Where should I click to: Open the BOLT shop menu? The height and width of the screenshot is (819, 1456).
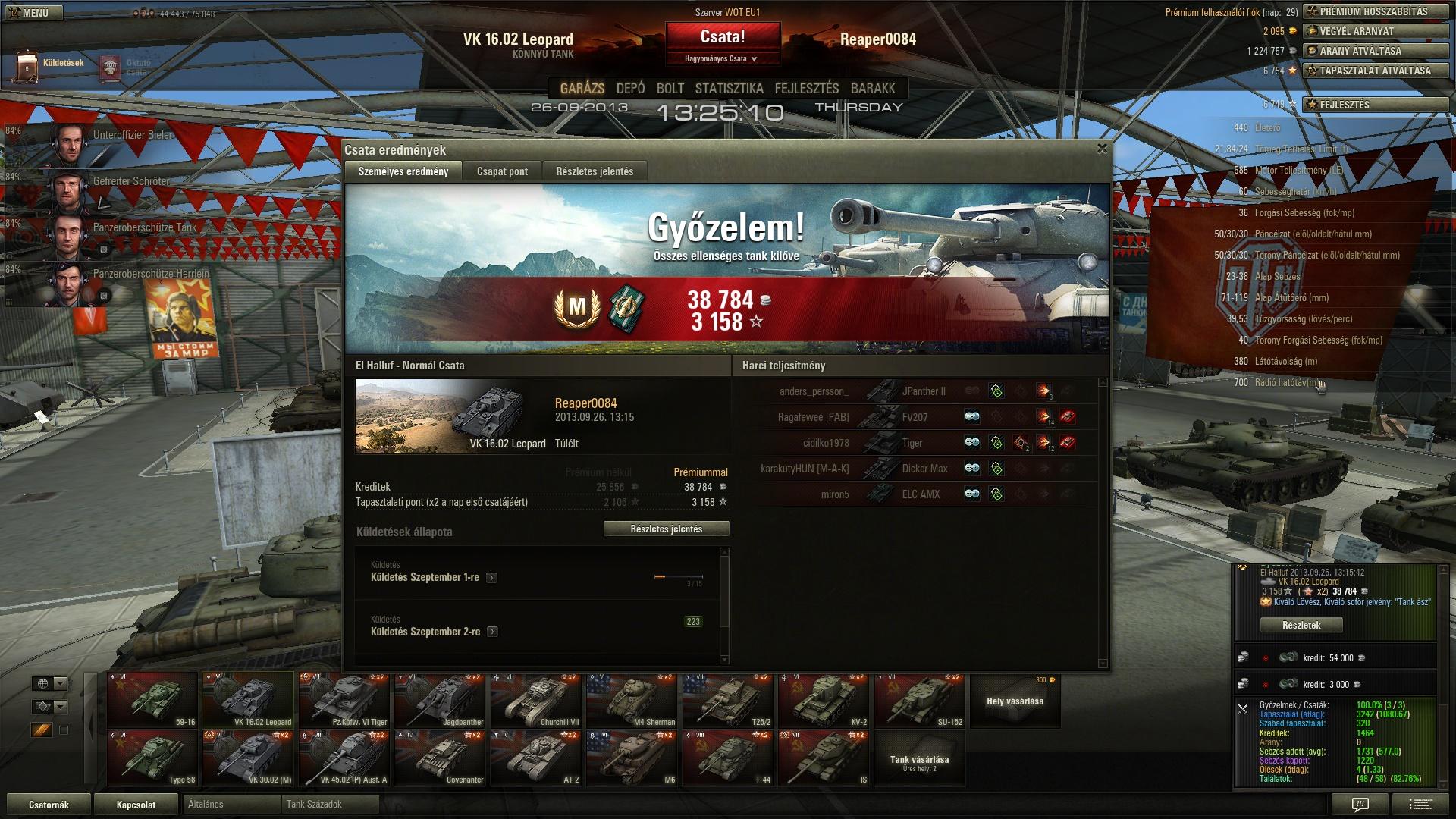pyautogui.click(x=670, y=89)
